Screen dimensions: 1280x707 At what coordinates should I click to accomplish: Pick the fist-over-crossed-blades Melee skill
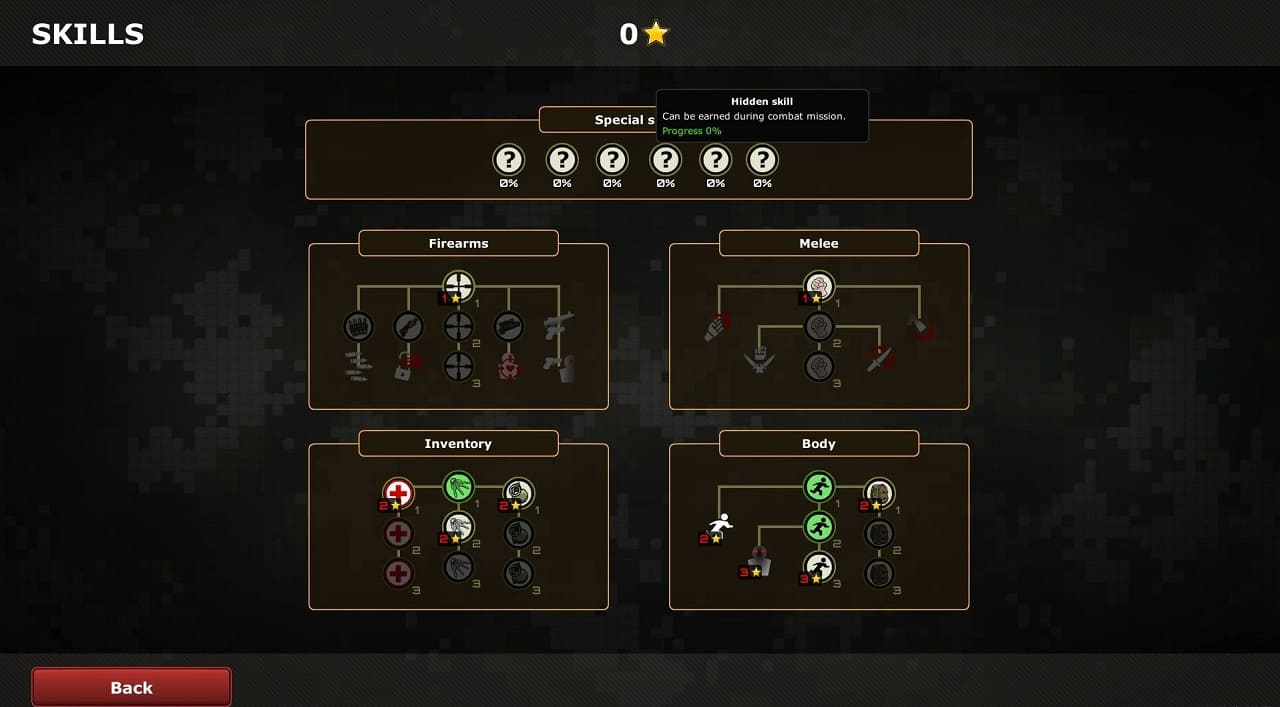tap(759, 360)
